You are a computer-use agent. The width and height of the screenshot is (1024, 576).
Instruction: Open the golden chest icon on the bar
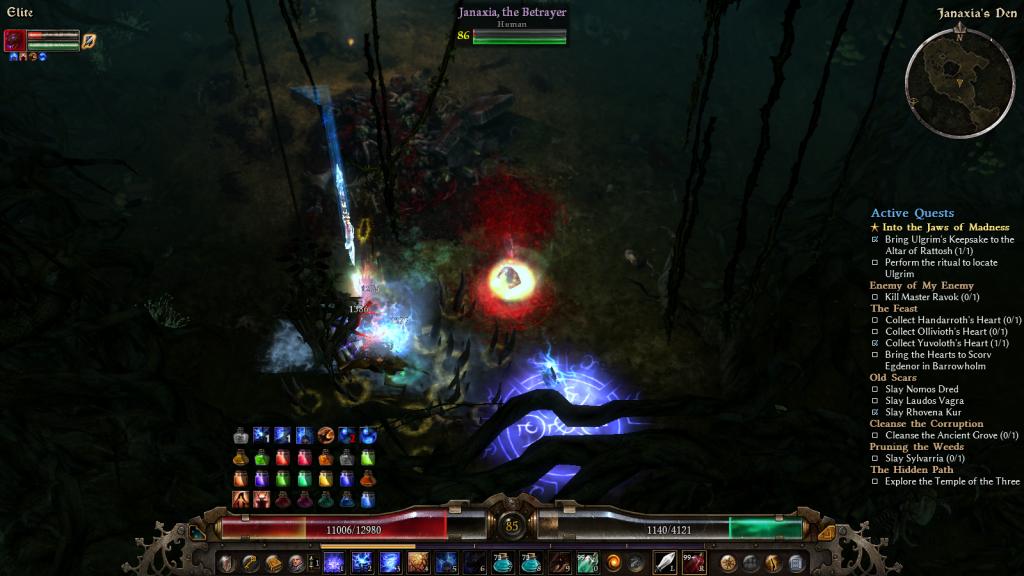(272, 563)
